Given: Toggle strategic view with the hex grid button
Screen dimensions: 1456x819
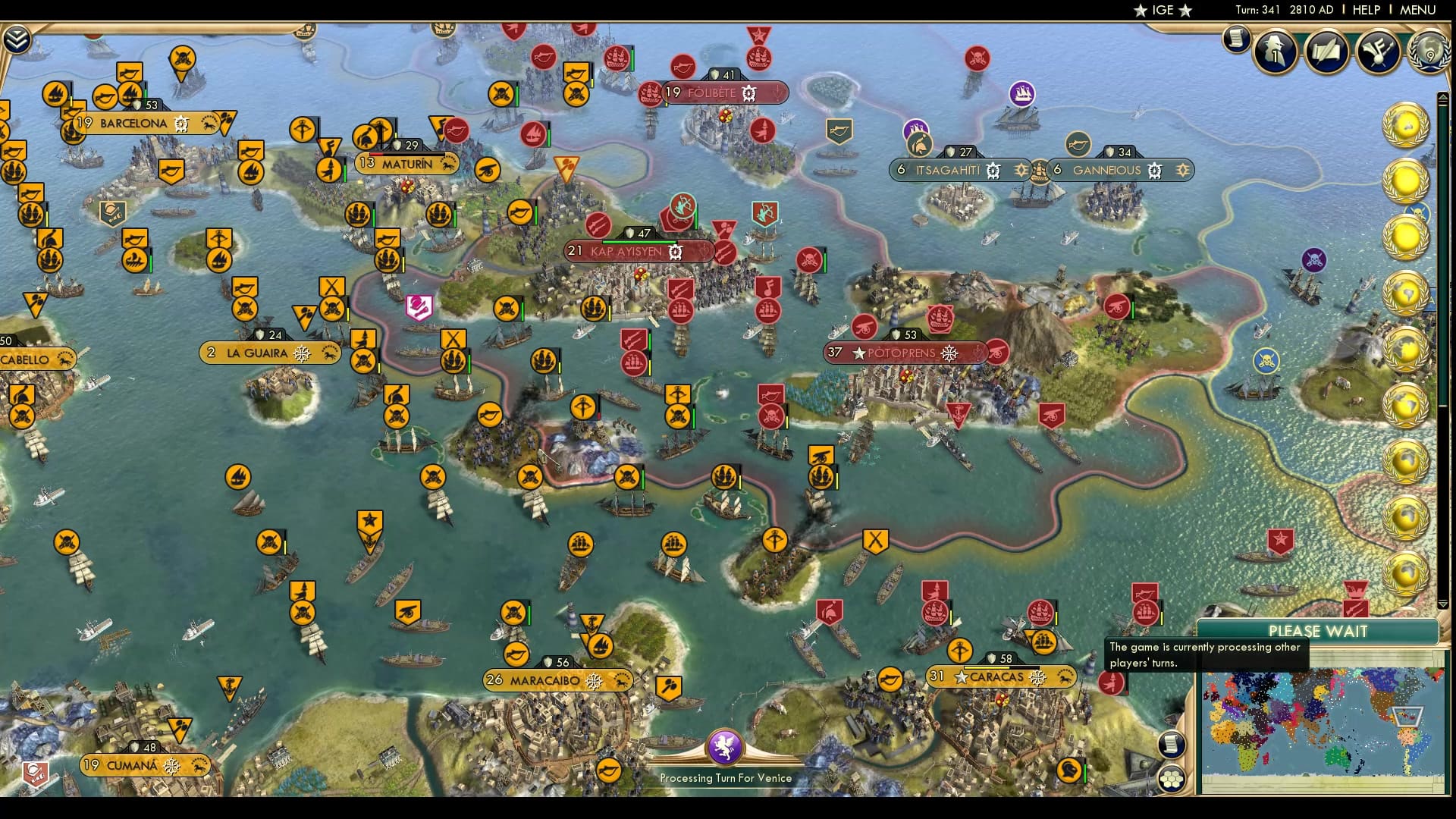Looking at the screenshot, I should (x=1174, y=780).
